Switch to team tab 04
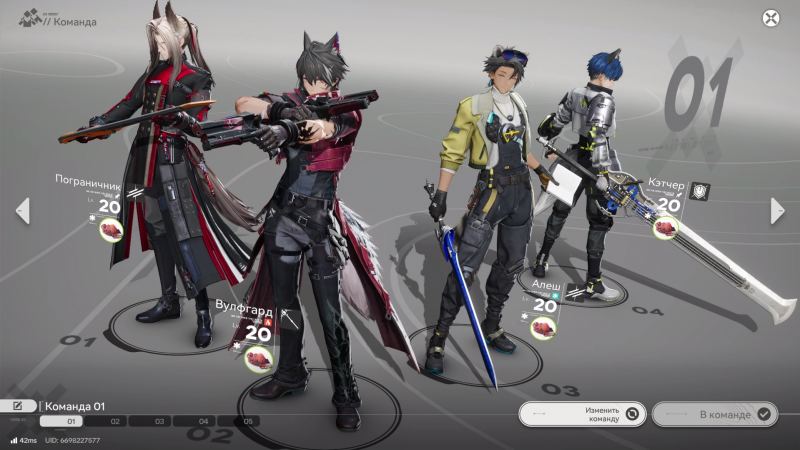Image resolution: width=800 pixels, height=450 pixels. coord(204,422)
